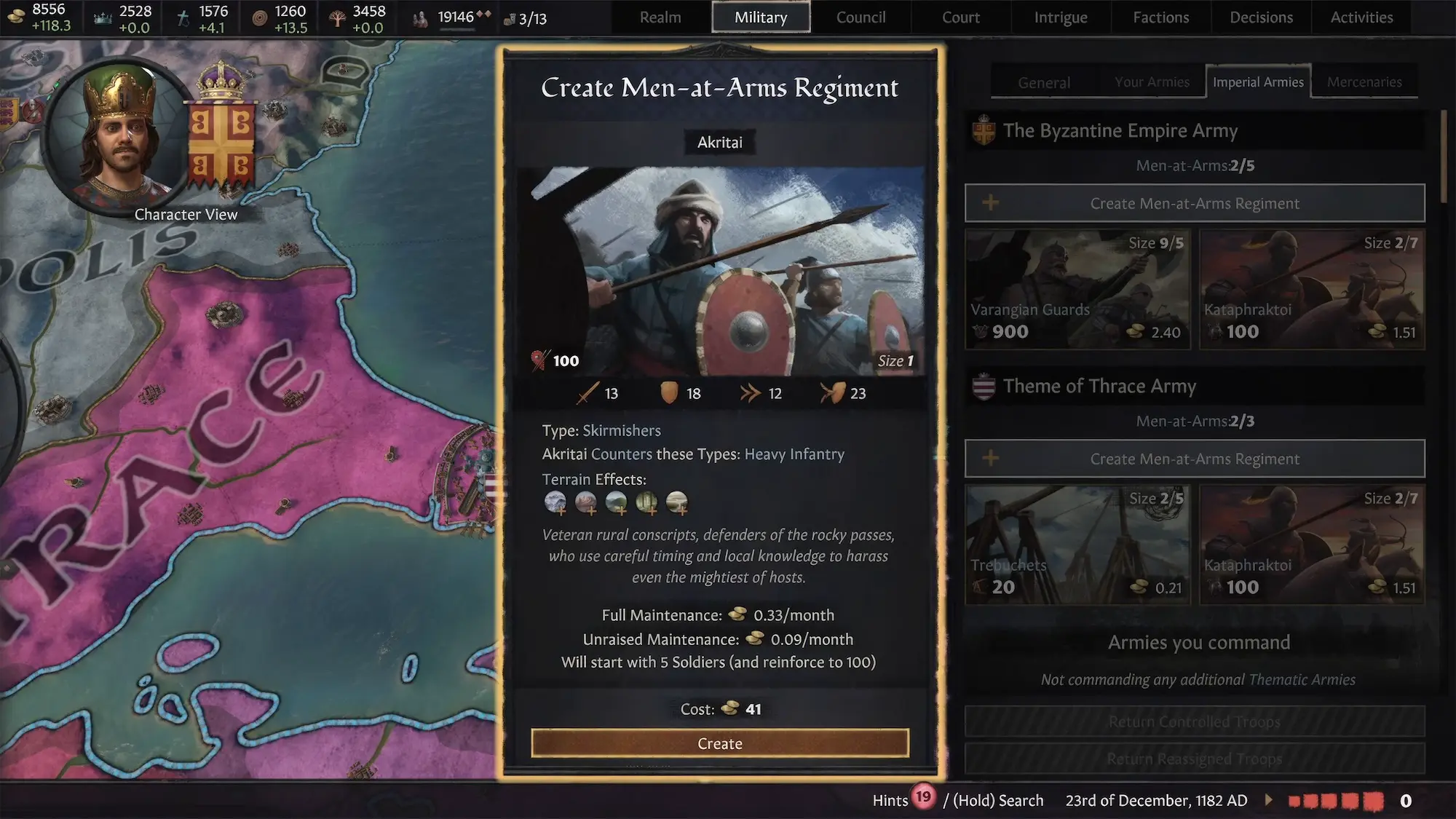Viewport: 1456px width, 819px height.
Task: Switch to Your Armies tab
Action: pos(1152,82)
